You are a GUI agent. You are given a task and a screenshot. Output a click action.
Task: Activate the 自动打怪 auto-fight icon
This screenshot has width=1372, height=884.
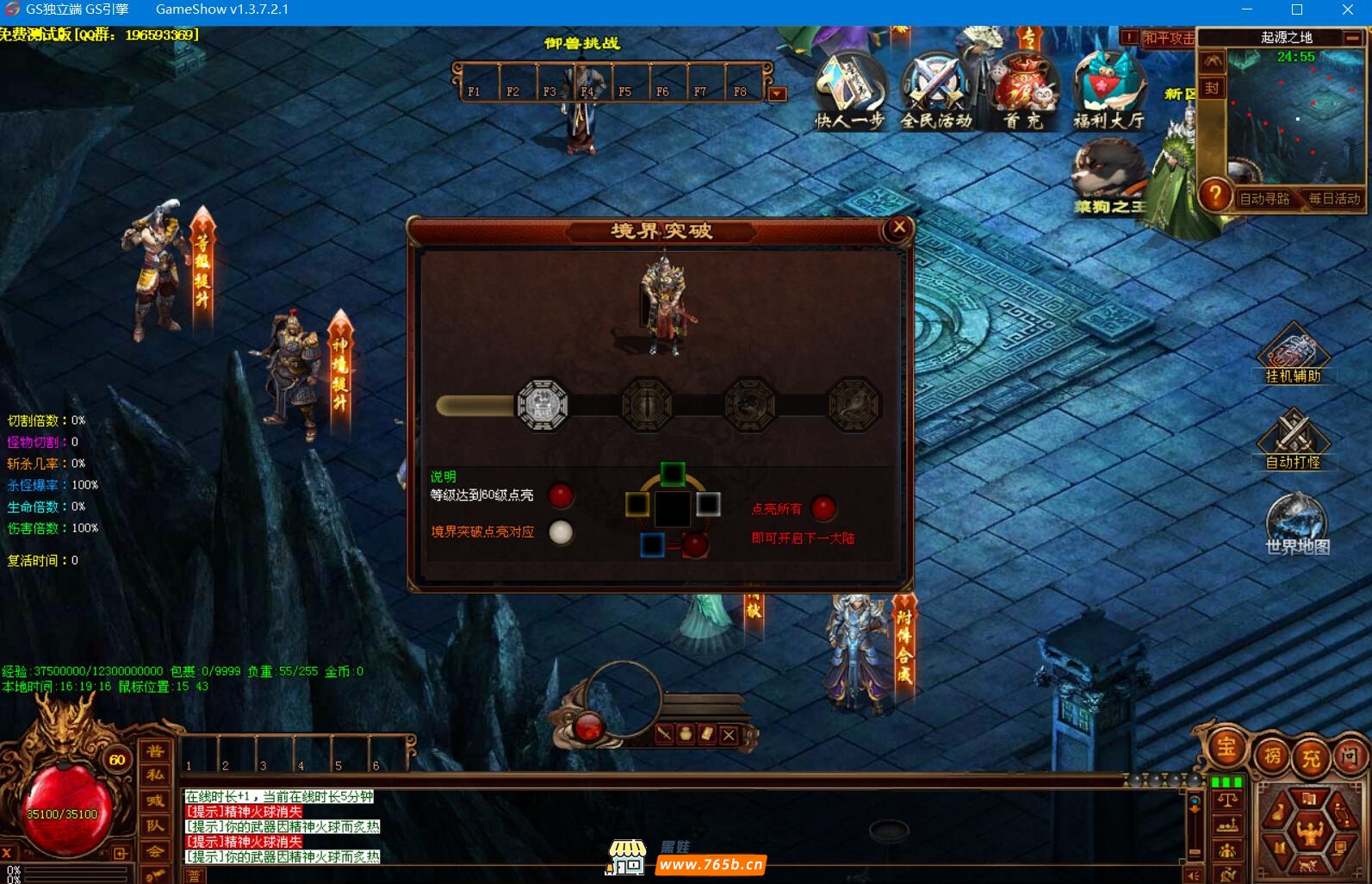pyautogui.click(x=1293, y=439)
